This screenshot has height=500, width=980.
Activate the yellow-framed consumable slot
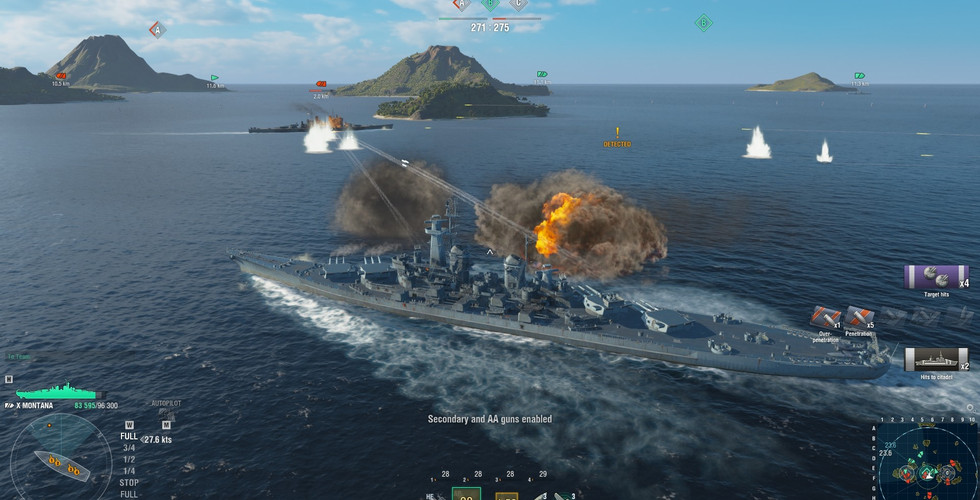point(506,494)
